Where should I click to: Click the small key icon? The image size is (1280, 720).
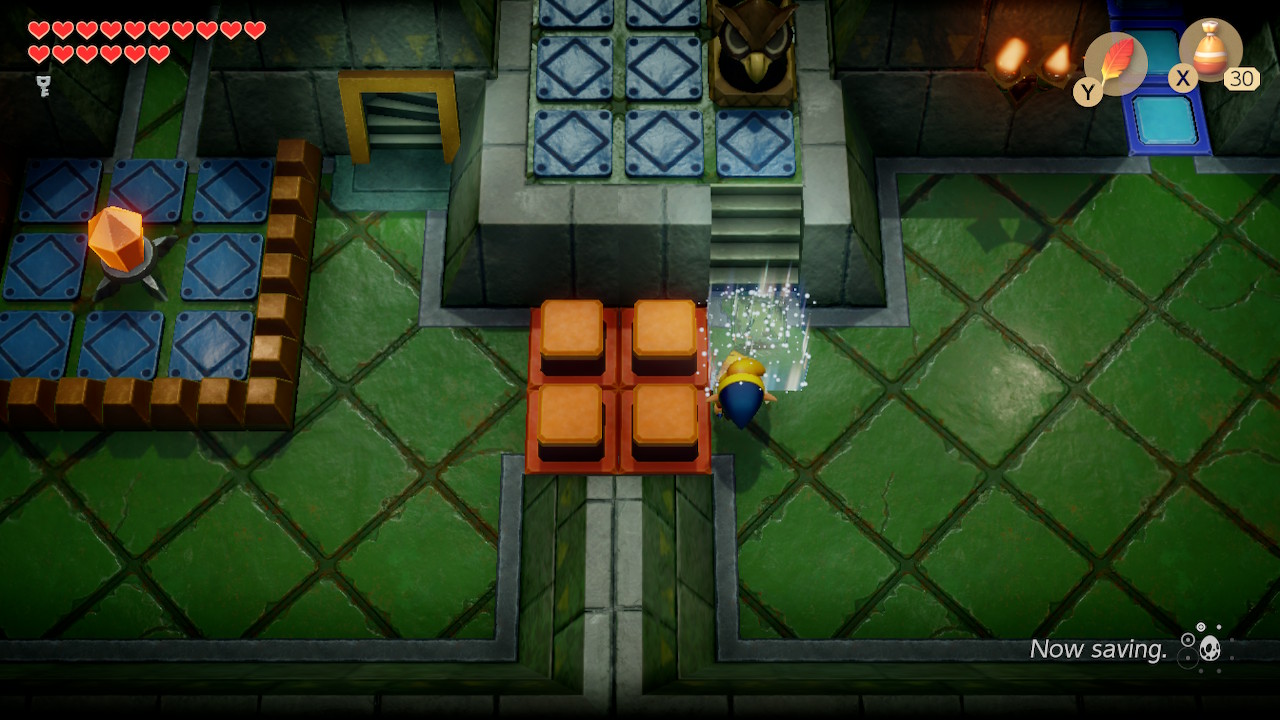(x=43, y=86)
